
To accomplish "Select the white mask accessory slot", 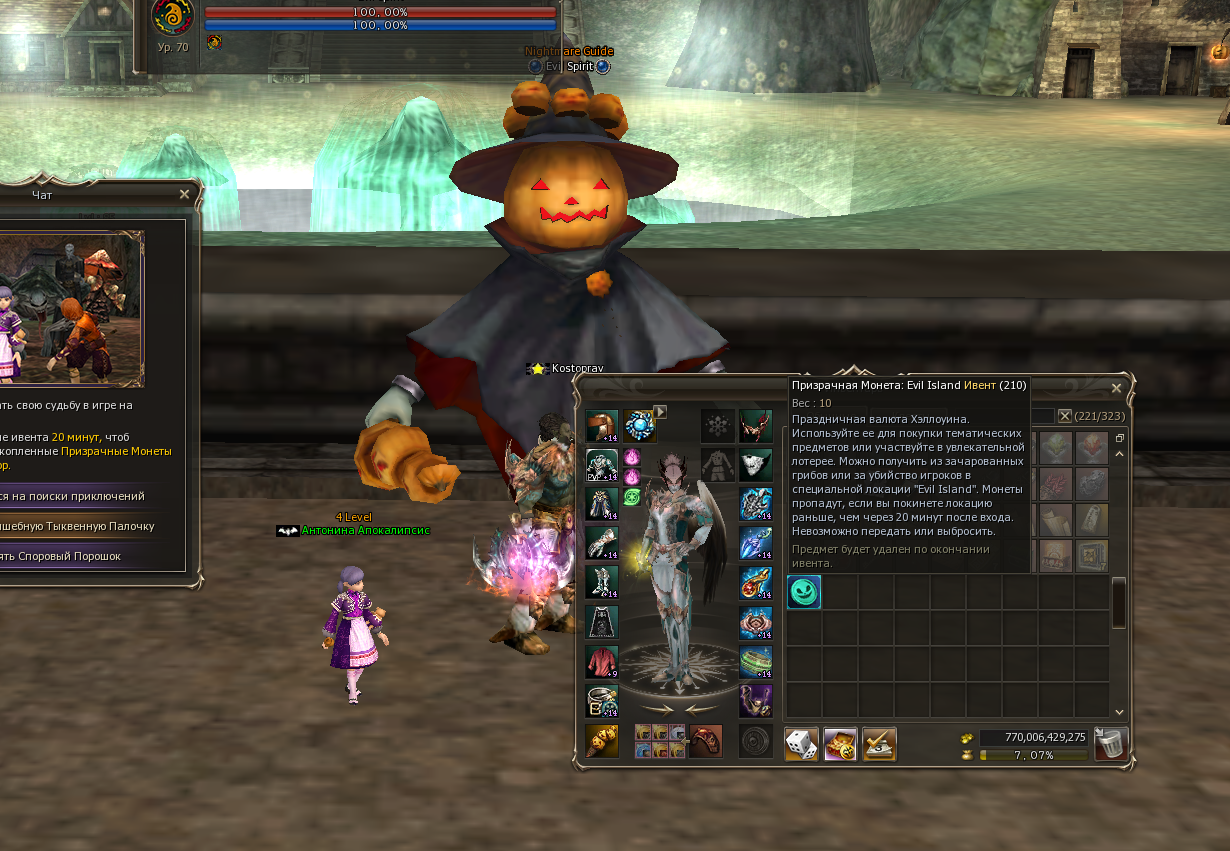I will [756, 465].
